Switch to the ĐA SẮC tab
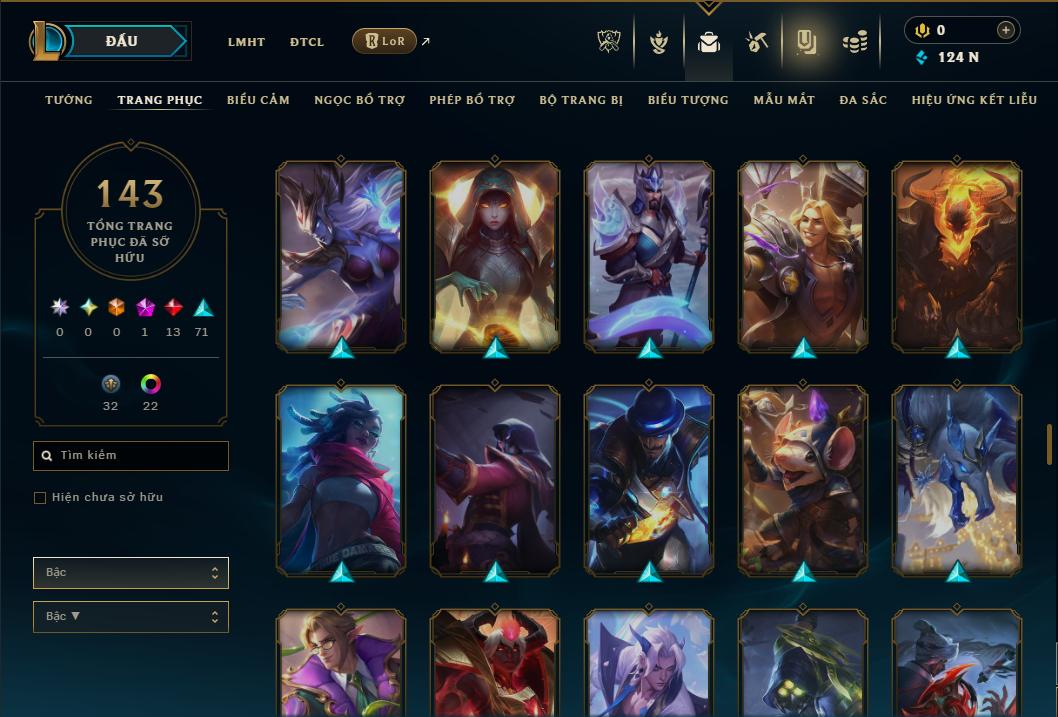 pyautogui.click(x=863, y=100)
